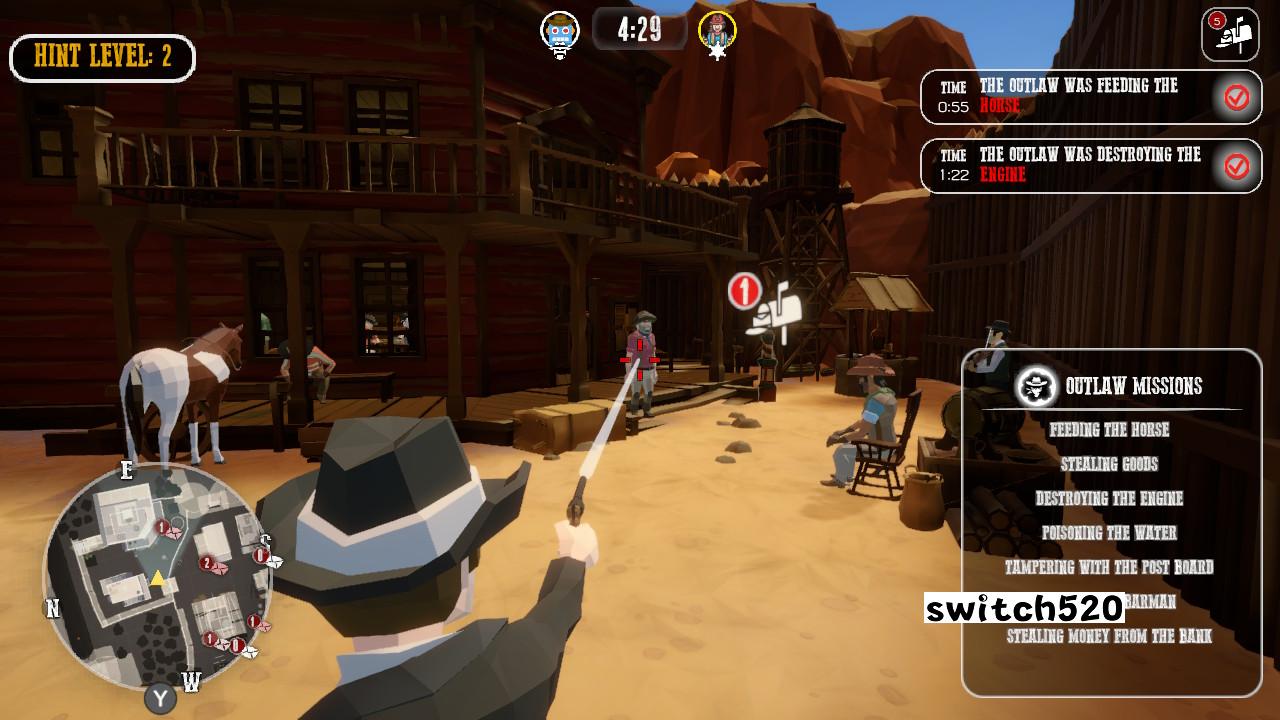The height and width of the screenshot is (720, 1280).
Task: Click Destroying the Engine in the mission list
Action: pos(1109,498)
